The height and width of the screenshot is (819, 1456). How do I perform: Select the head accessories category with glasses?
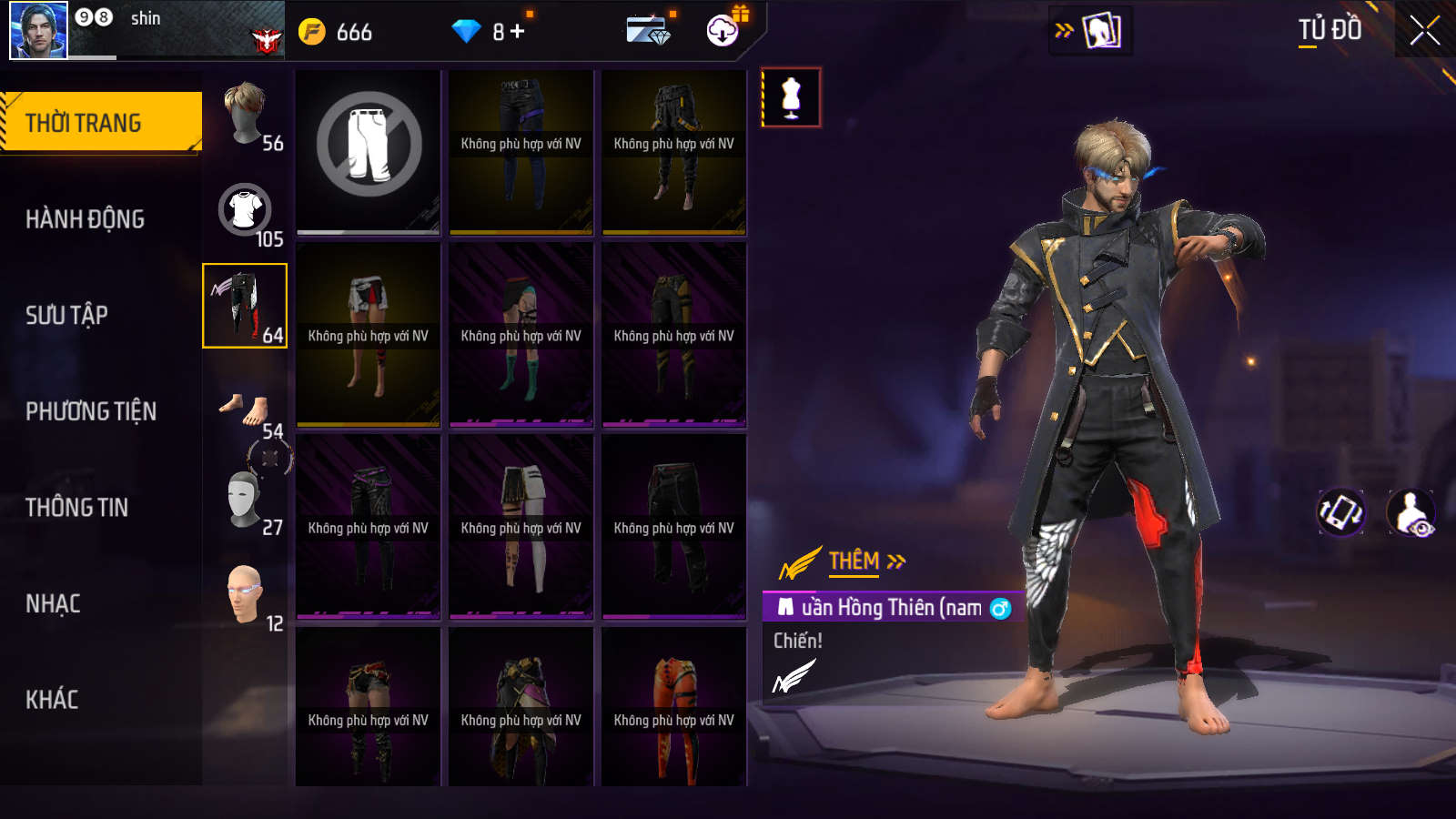[x=245, y=595]
